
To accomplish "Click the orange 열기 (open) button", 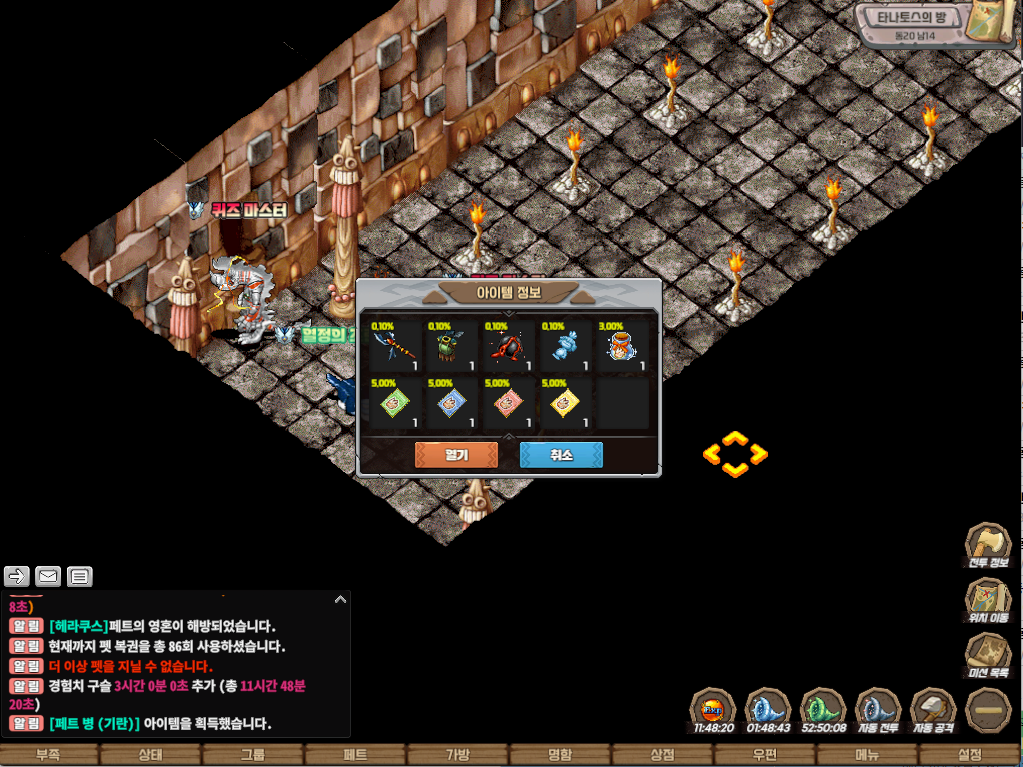I will [x=456, y=455].
